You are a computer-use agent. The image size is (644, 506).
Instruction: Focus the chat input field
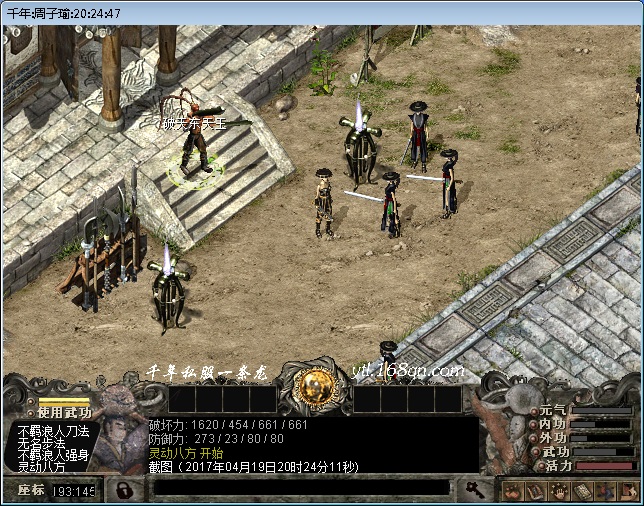tap(300, 488)
